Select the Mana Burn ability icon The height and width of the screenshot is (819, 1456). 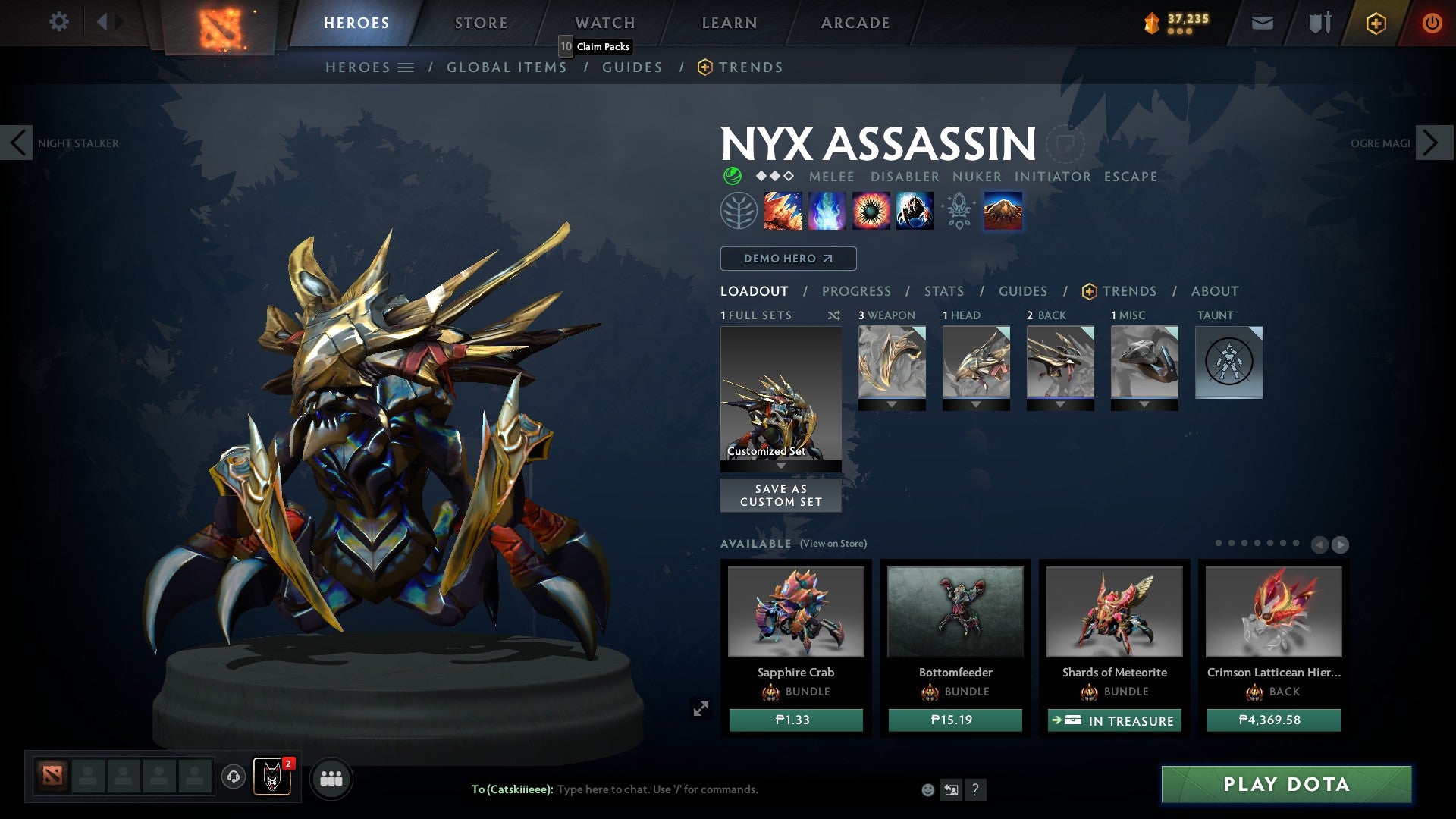point(828,211)
